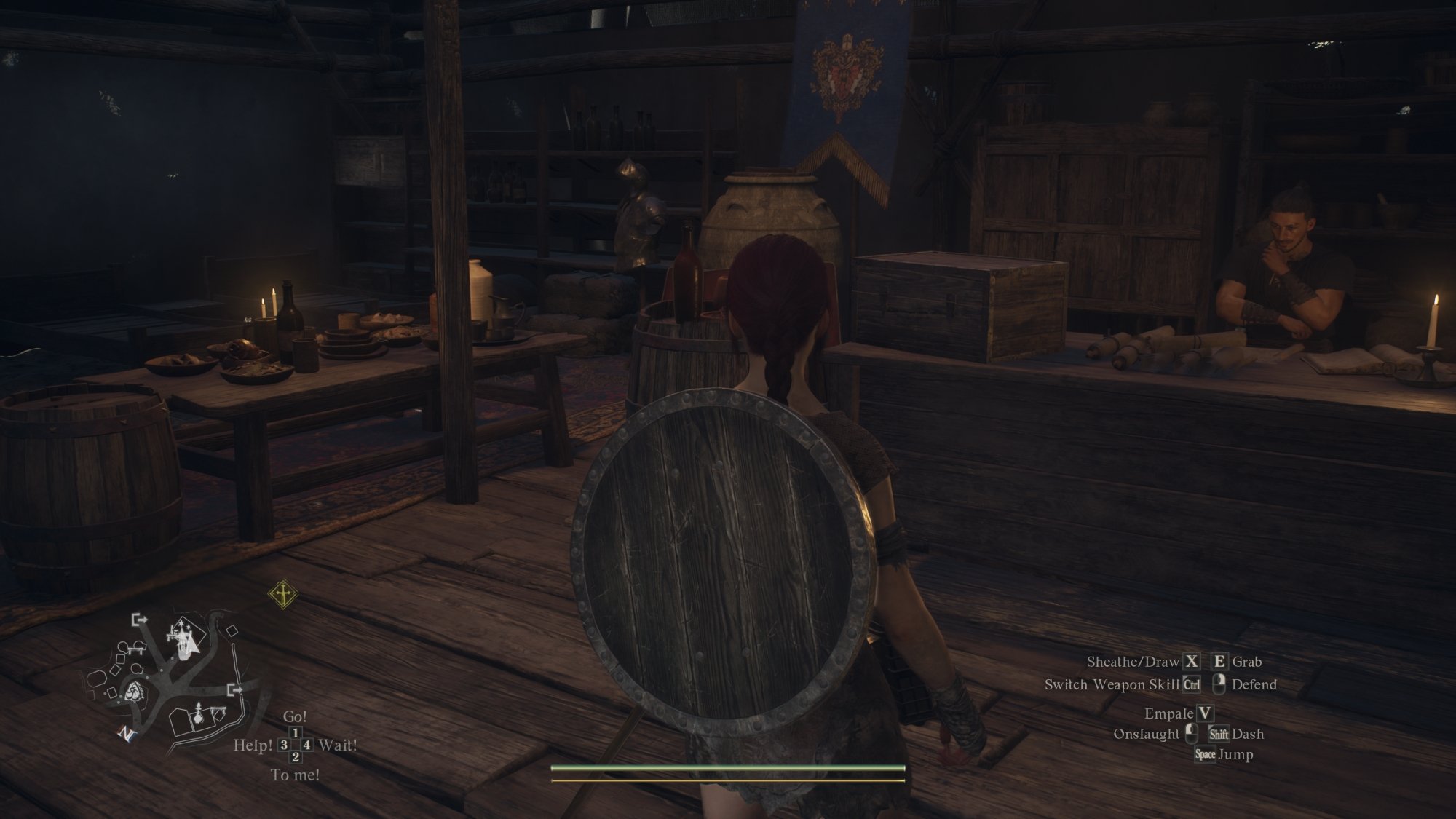This screenshot has height=819, width=1456.
Task: Click the V key icon for Empale
Action: 1204,714
